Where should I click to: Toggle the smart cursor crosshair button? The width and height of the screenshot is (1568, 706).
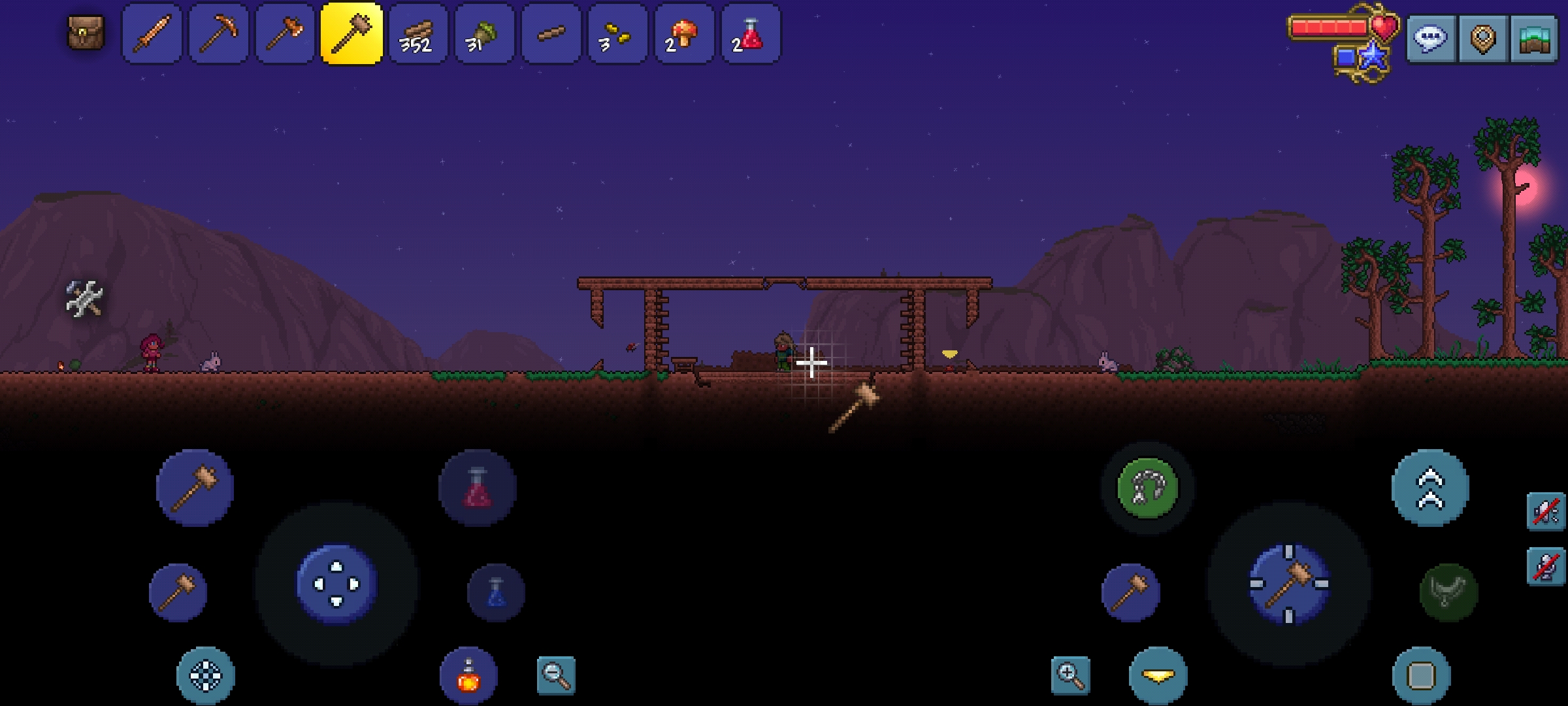[x=206, y=675]
